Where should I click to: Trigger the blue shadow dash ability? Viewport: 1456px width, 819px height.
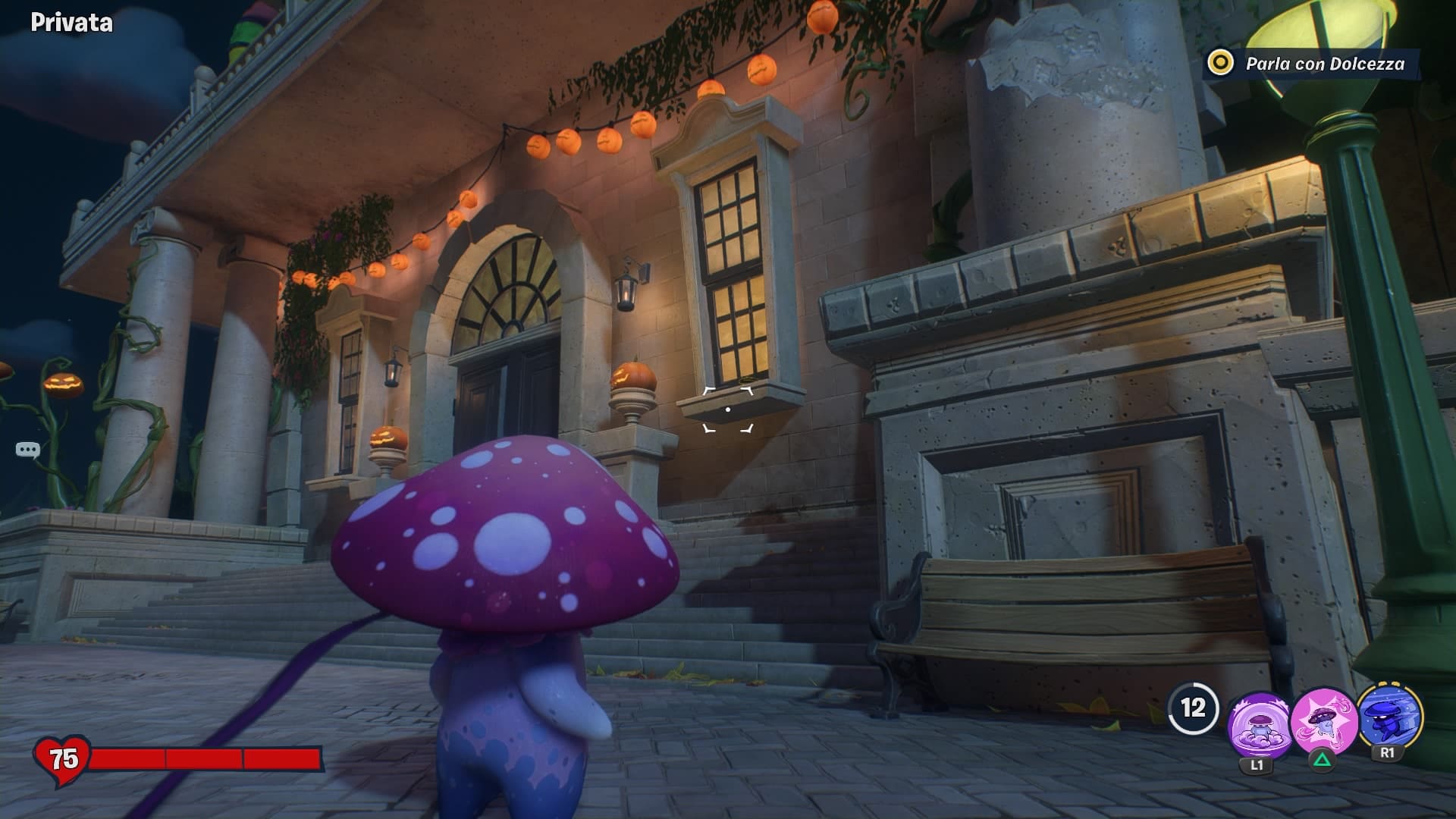click(1389, 717)
